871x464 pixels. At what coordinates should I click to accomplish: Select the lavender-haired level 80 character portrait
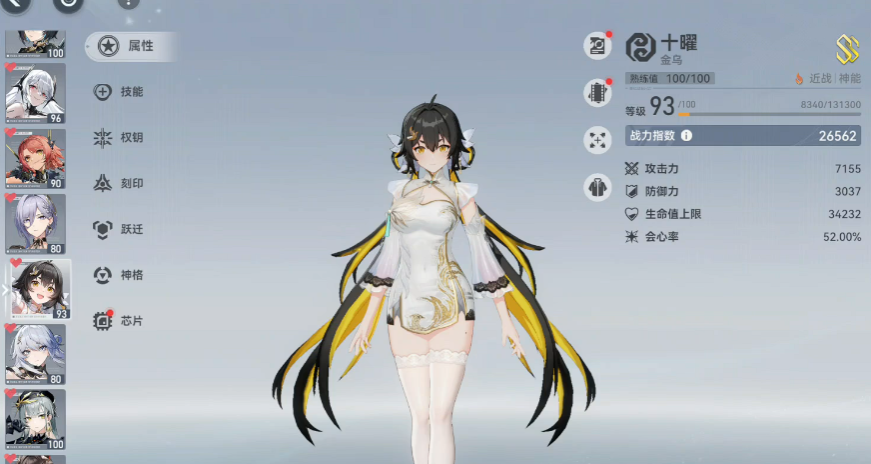pyautogui.click(x=36, y=223)
